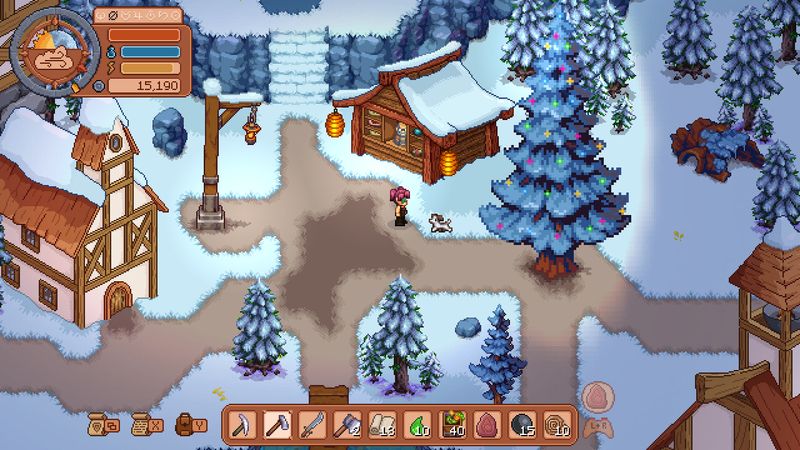Viewport: 800px width, 450px height.
Task: Select the green leaf item stack
Action: click(x=418, y=425)
